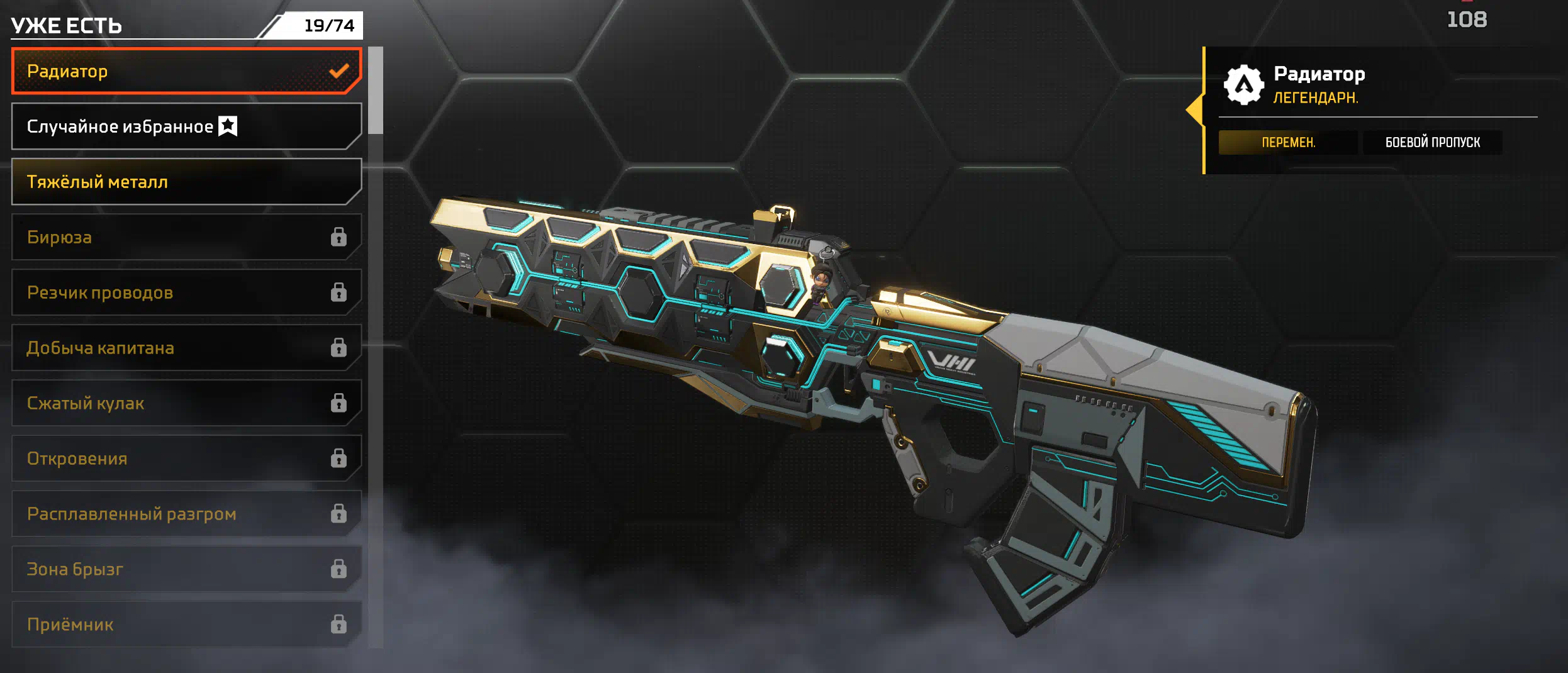Screen dimensions: 1568x673
Task: Select the Приёмник skin row
Action: [186, 625]
